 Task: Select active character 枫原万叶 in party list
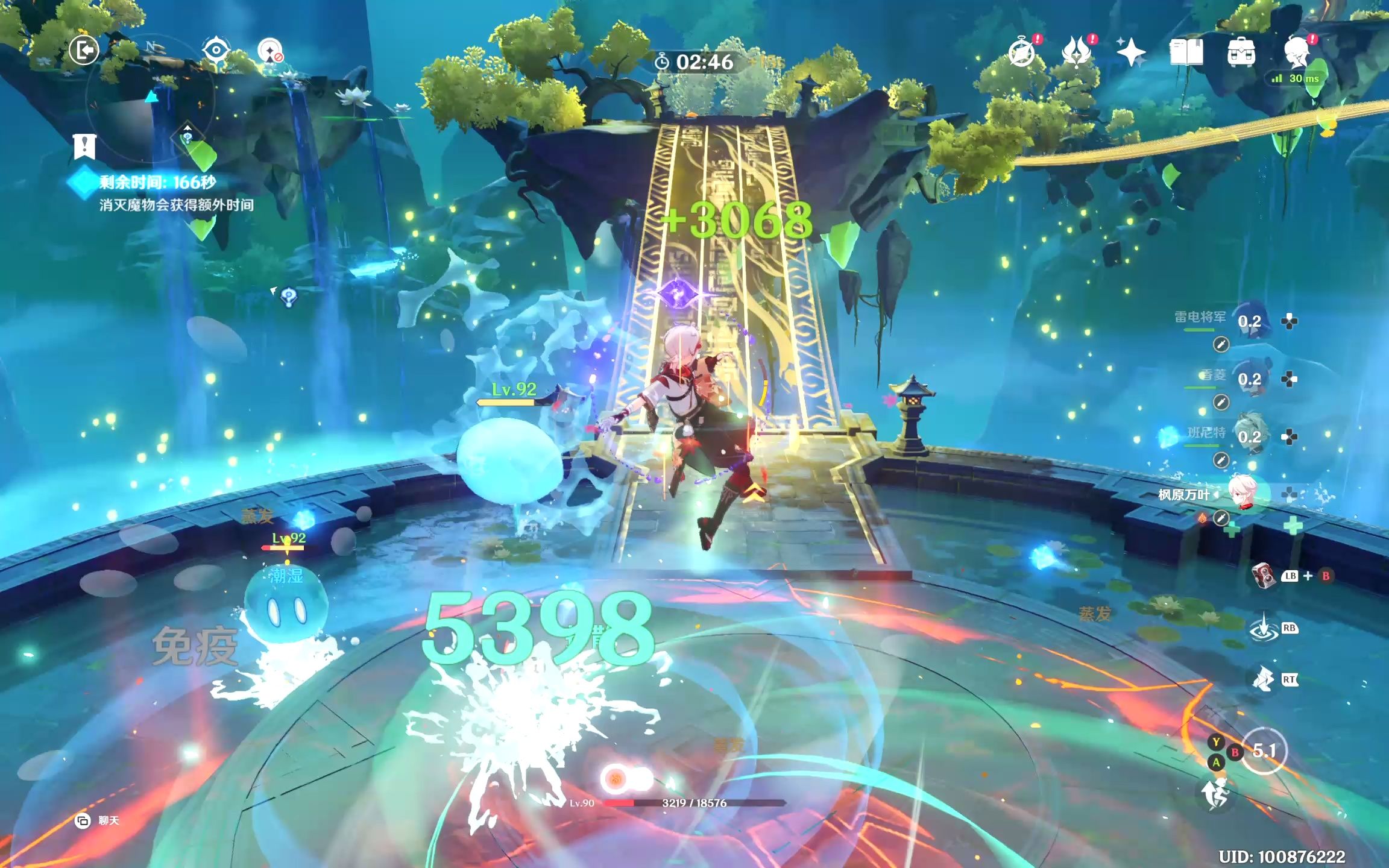[x=1243, y=494]
